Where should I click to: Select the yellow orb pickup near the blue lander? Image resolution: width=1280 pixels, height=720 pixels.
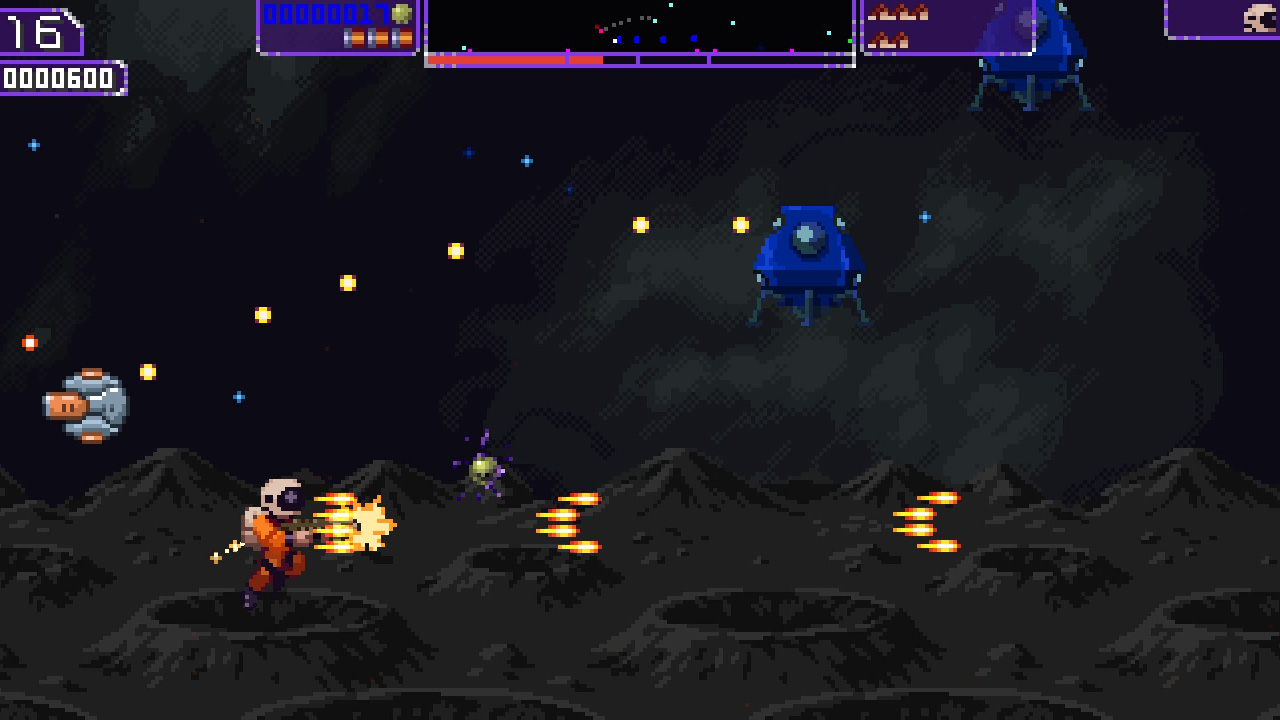pyautogui.click(x=738, y=225)
